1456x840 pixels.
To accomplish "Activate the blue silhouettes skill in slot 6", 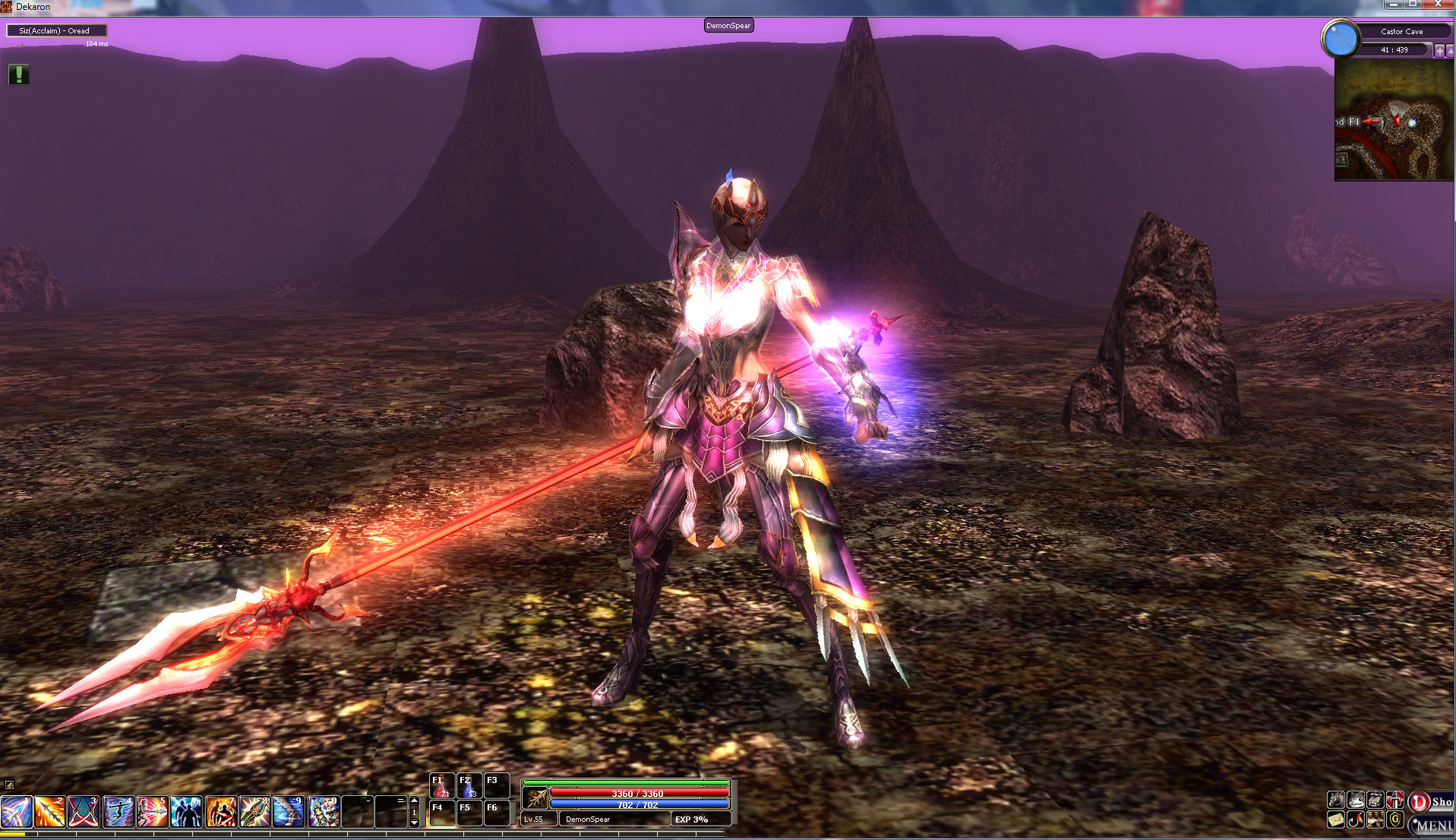I will pos(186,812).
